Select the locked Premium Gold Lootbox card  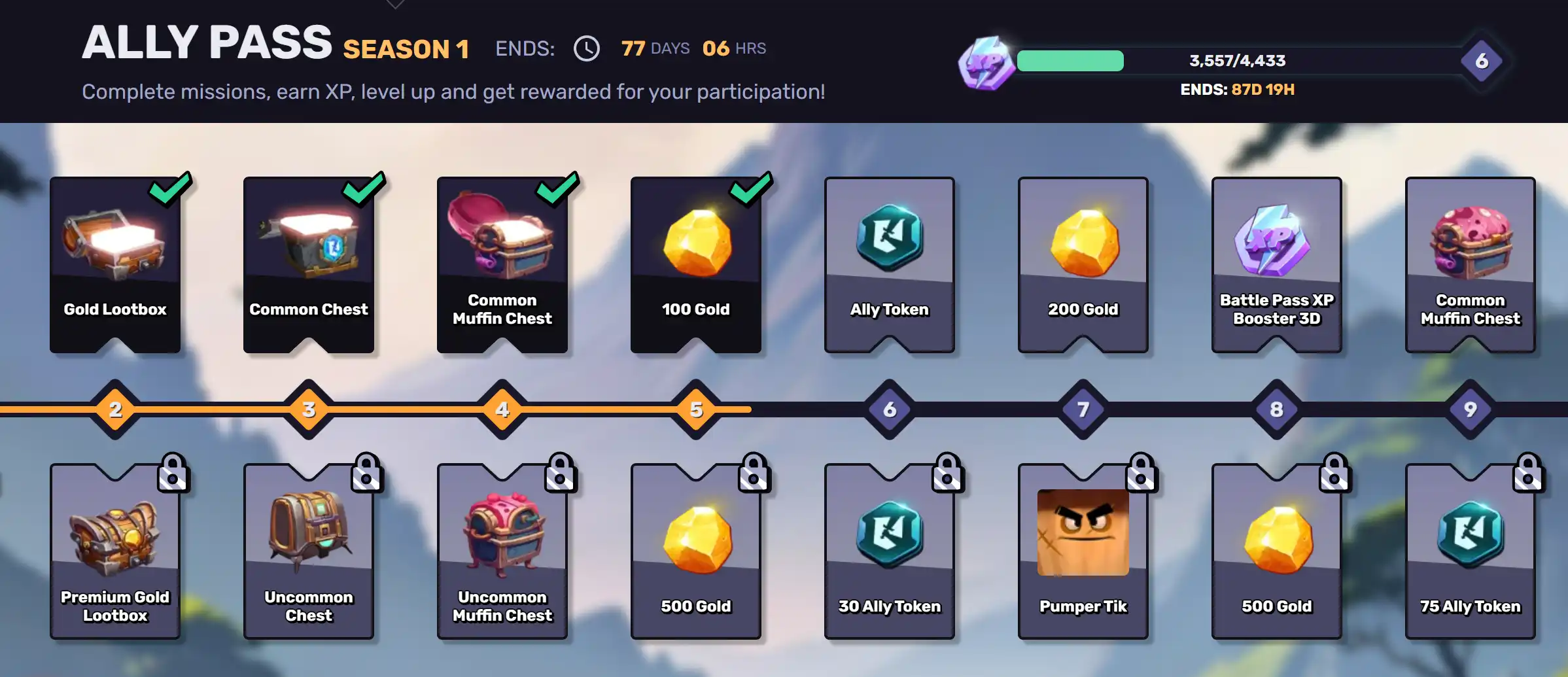[115, 551]
